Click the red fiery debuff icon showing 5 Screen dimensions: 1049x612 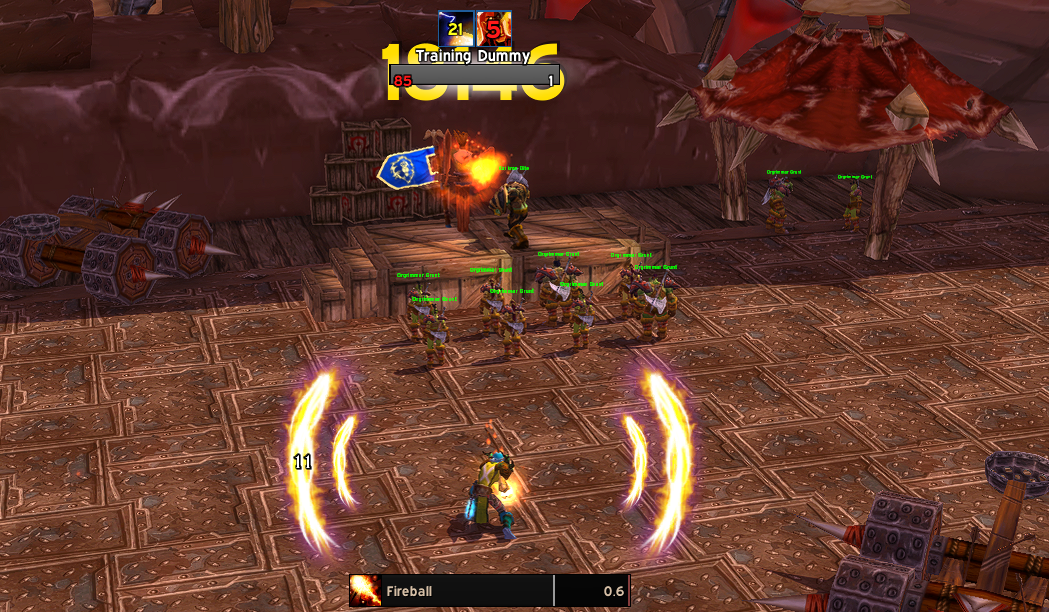[x=493, y=28]
